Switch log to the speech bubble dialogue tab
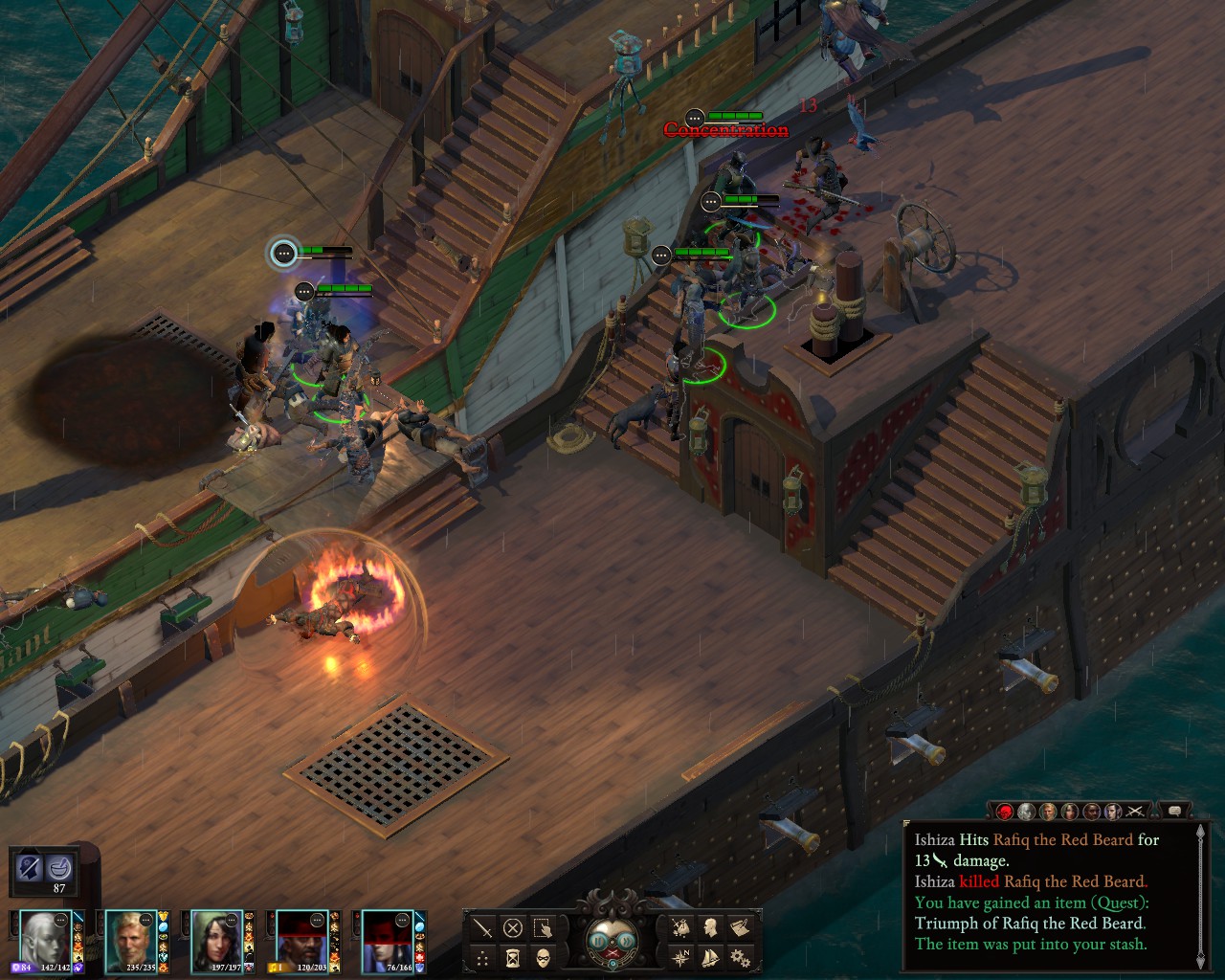Image resolution: width=1225 pixels, height=980 pixels. [x=1175, y=812]
